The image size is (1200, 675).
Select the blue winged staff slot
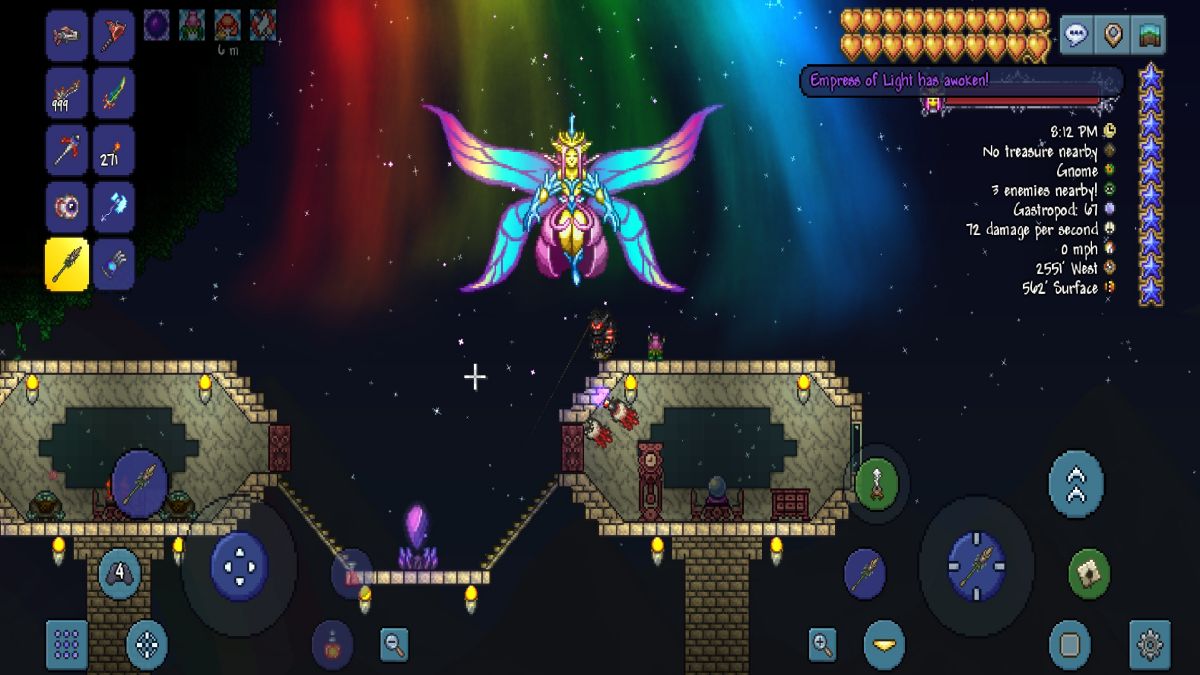click(x=114, y=207)
